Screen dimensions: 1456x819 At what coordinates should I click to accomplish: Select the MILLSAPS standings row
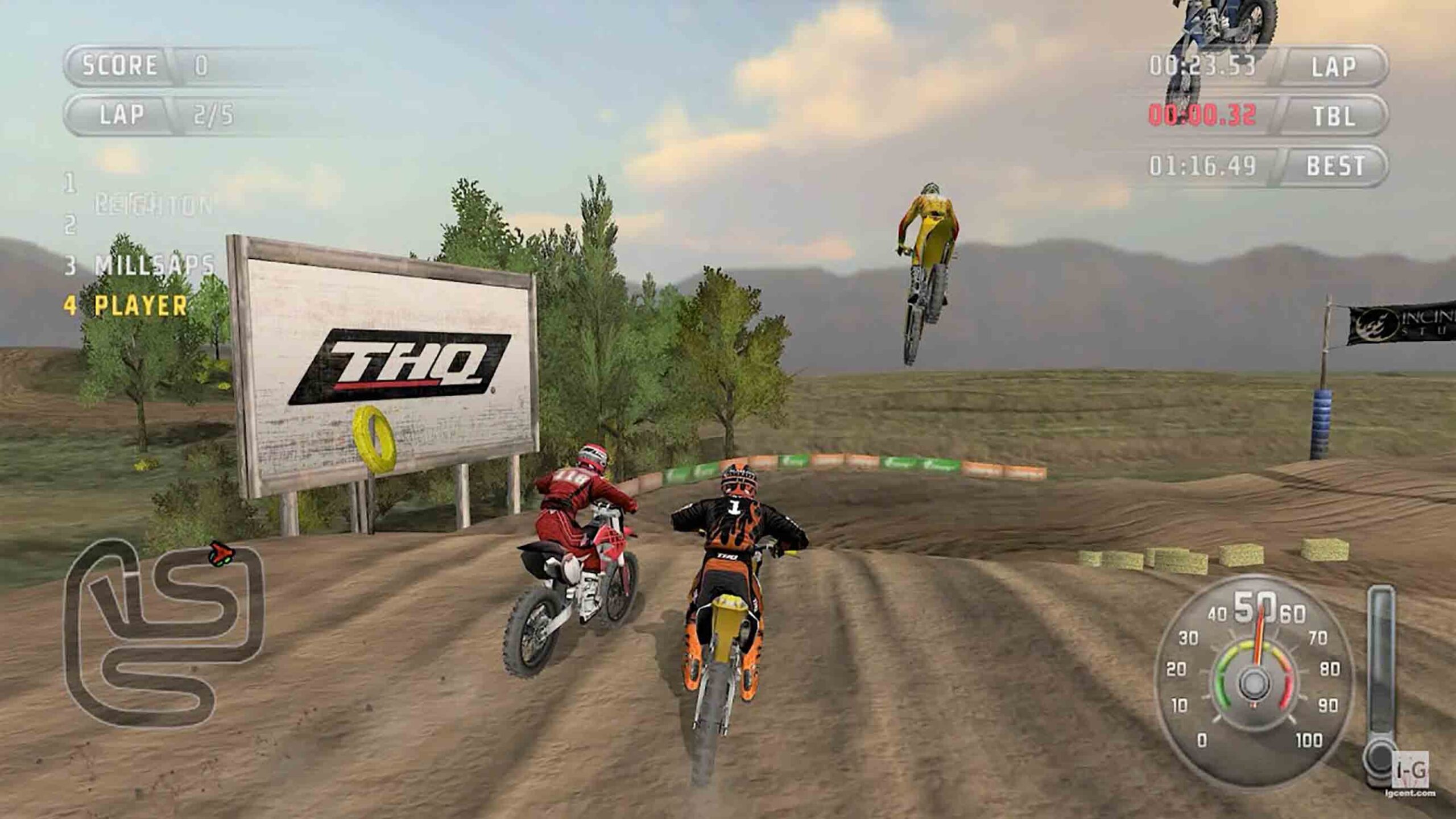point(140,265)
